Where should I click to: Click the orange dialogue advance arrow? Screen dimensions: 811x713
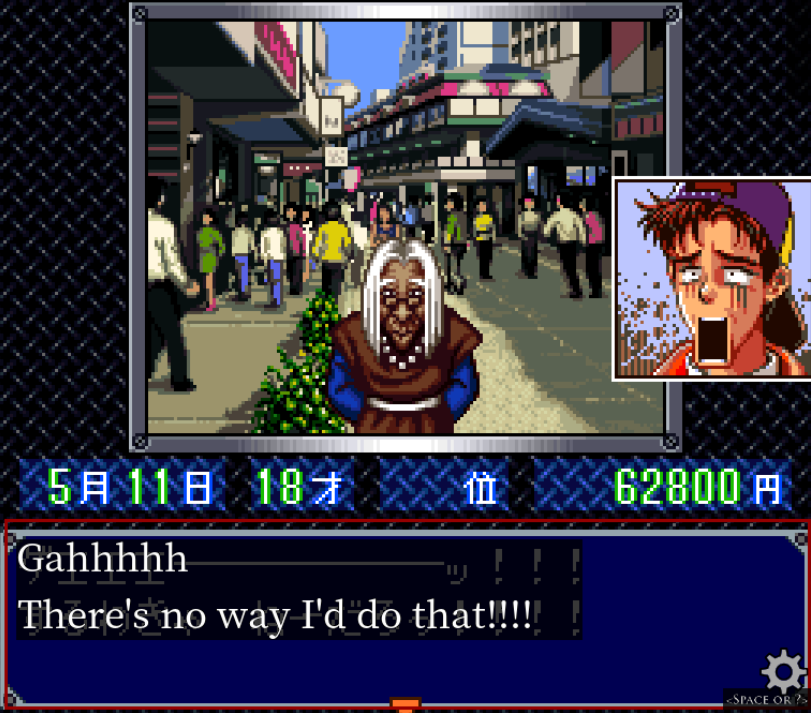[x=402, y=705]
